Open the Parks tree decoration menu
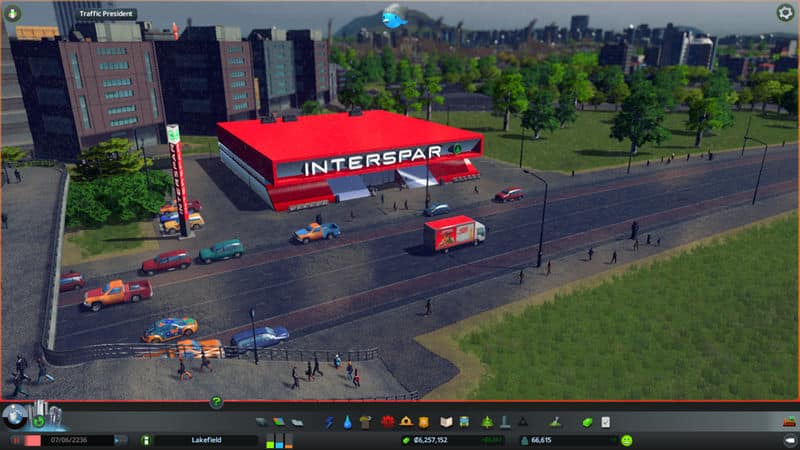Image resolution: width=800 pixels, height=450 pixels. [x=486, y=422]
